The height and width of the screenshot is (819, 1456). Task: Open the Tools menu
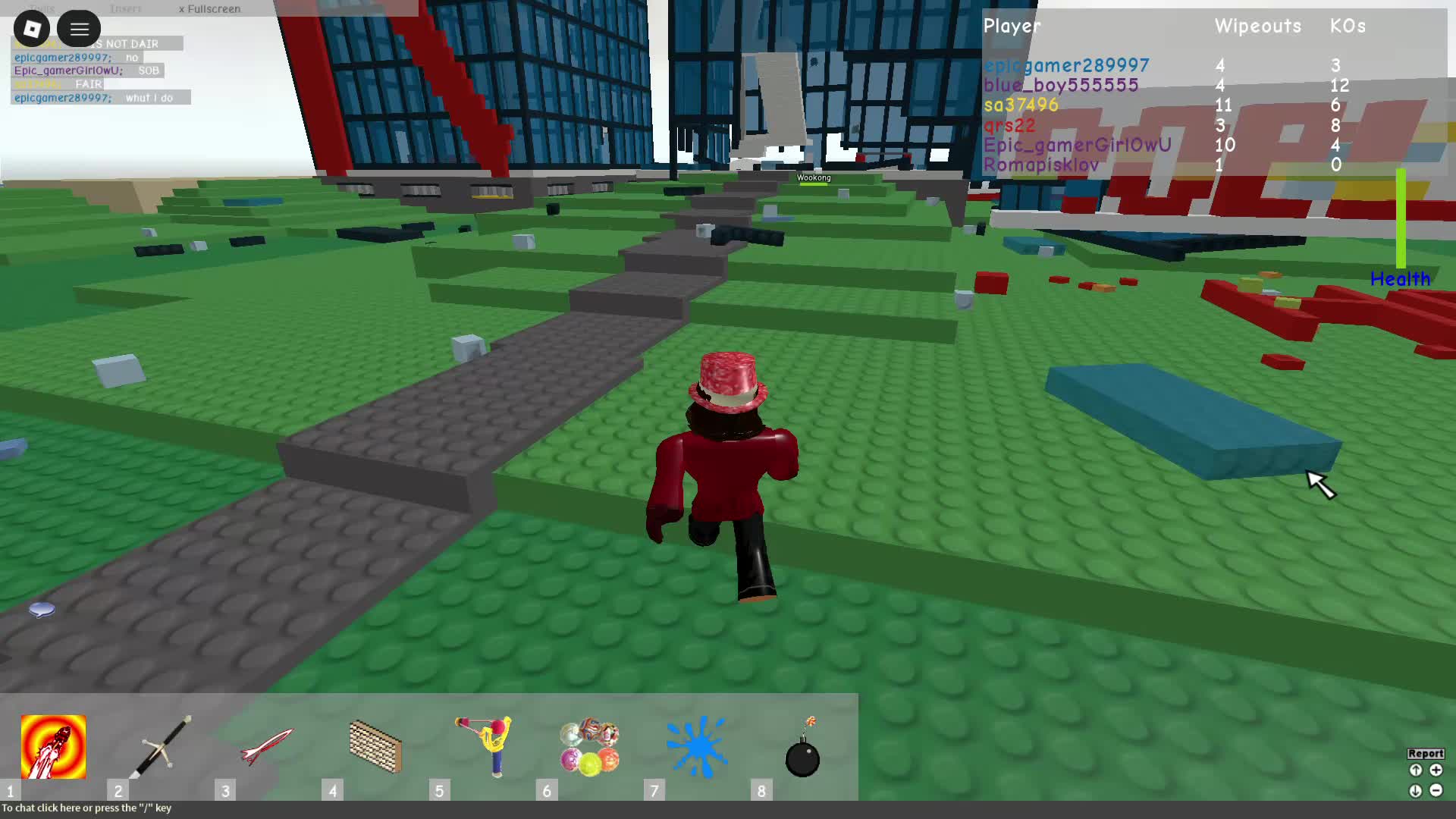42,8
